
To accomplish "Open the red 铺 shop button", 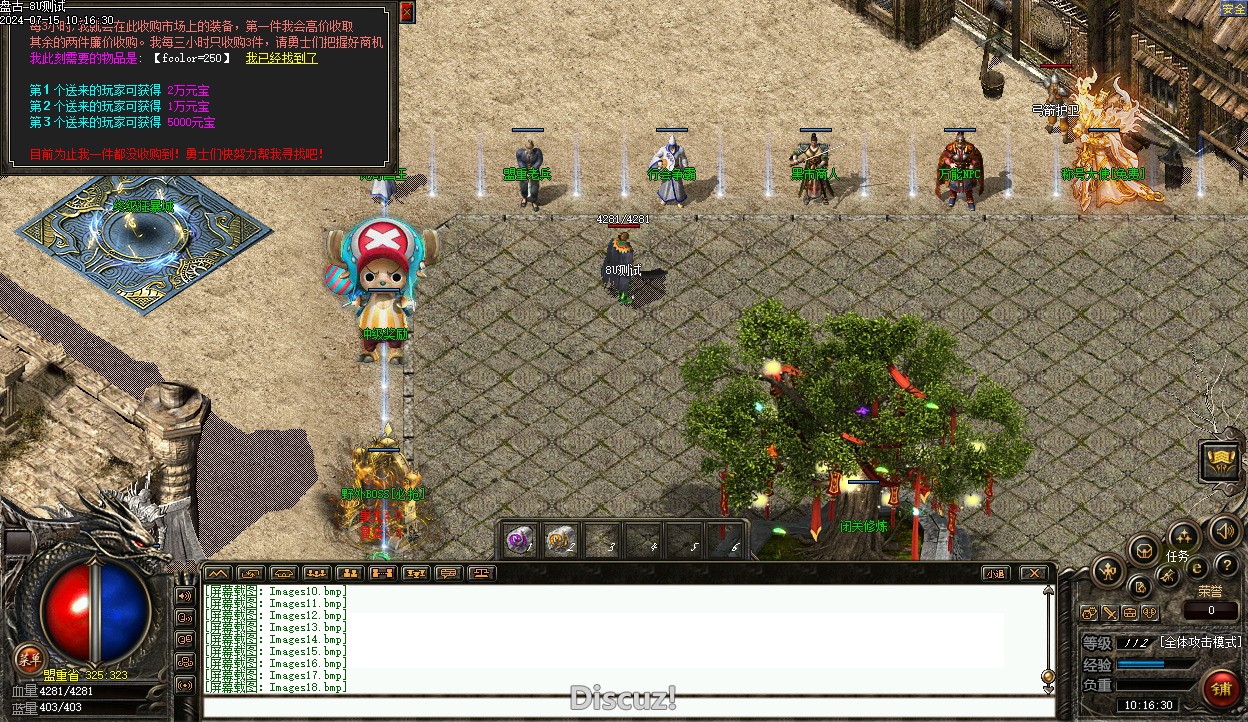I will [x=1221, y=691].
